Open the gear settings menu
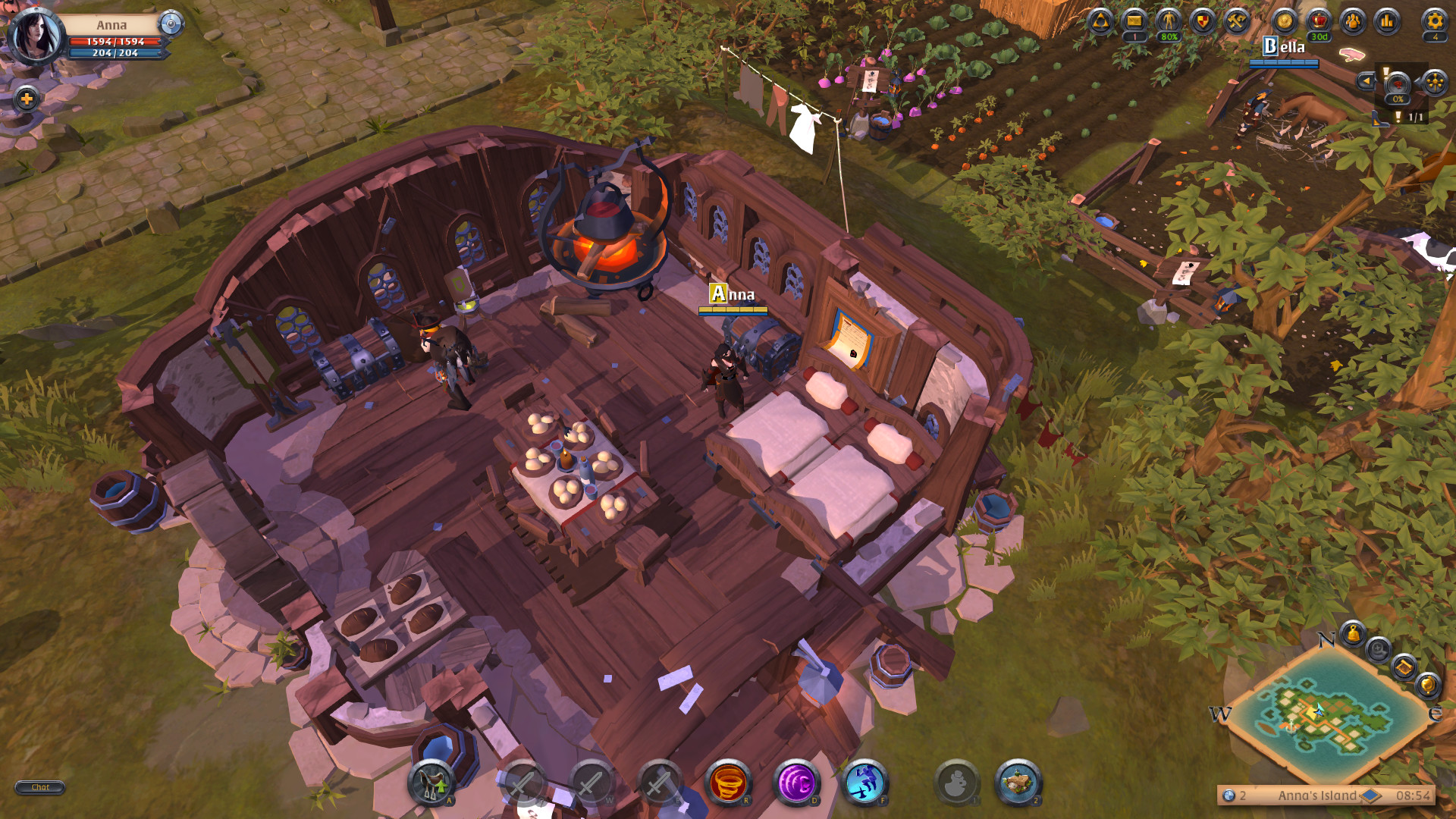1456x819 pixels. 1434,21
